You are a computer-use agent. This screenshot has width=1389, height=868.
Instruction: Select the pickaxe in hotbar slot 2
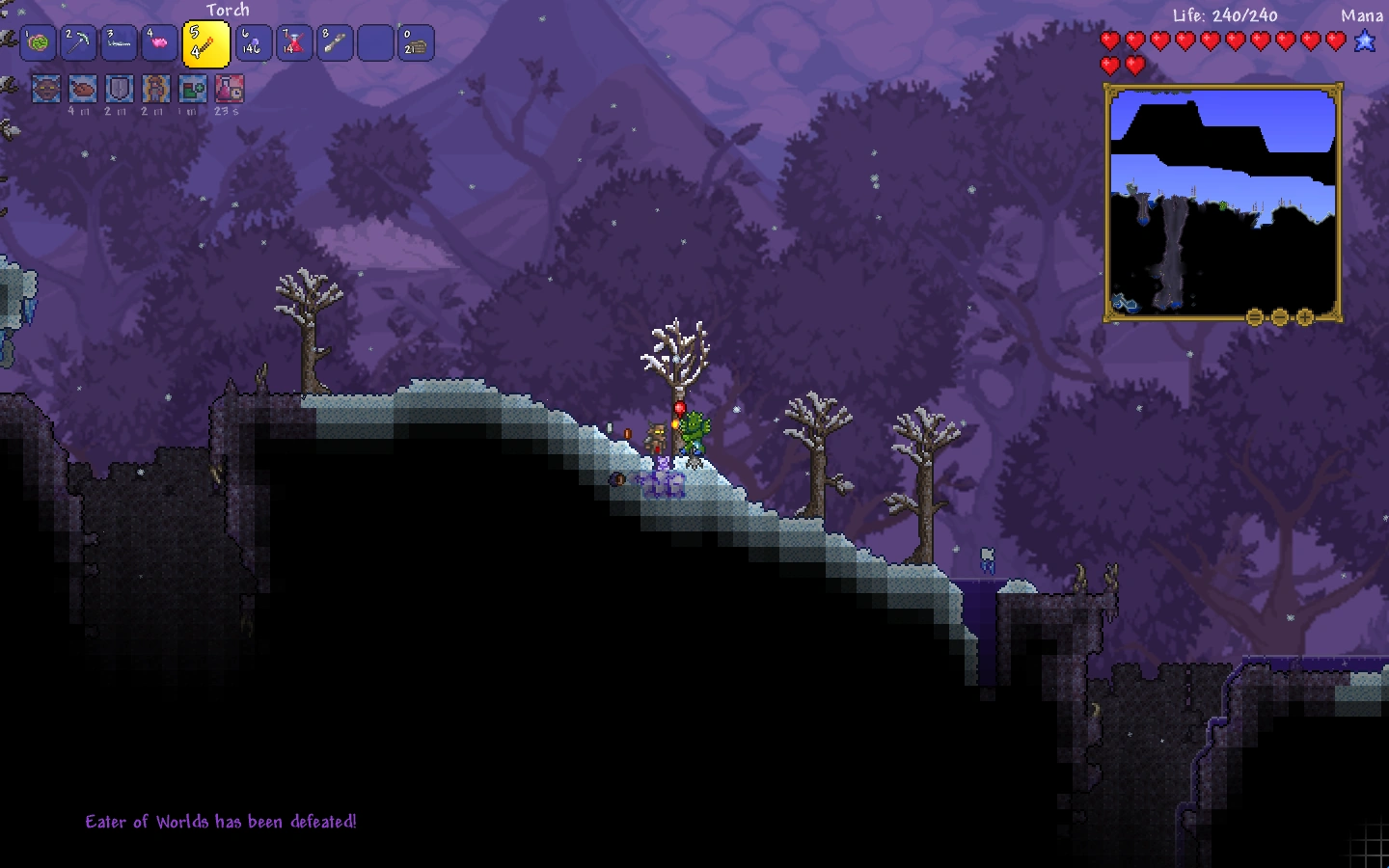[78, 42]
